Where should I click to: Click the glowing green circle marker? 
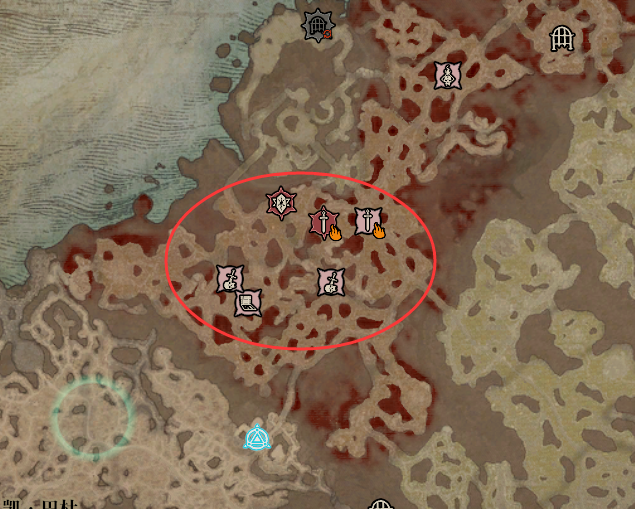pos(93,416)
